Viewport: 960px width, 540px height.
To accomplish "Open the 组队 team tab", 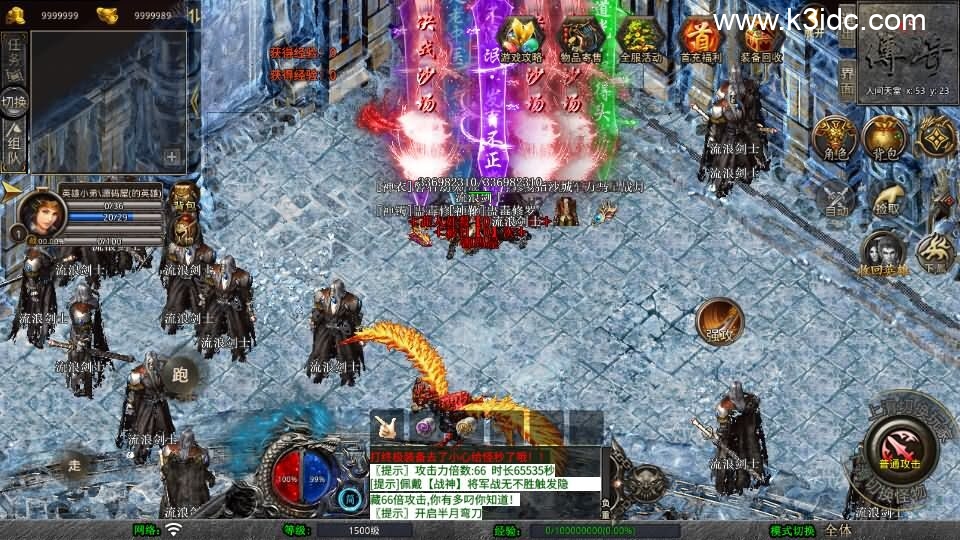I will tap(14, 146).
